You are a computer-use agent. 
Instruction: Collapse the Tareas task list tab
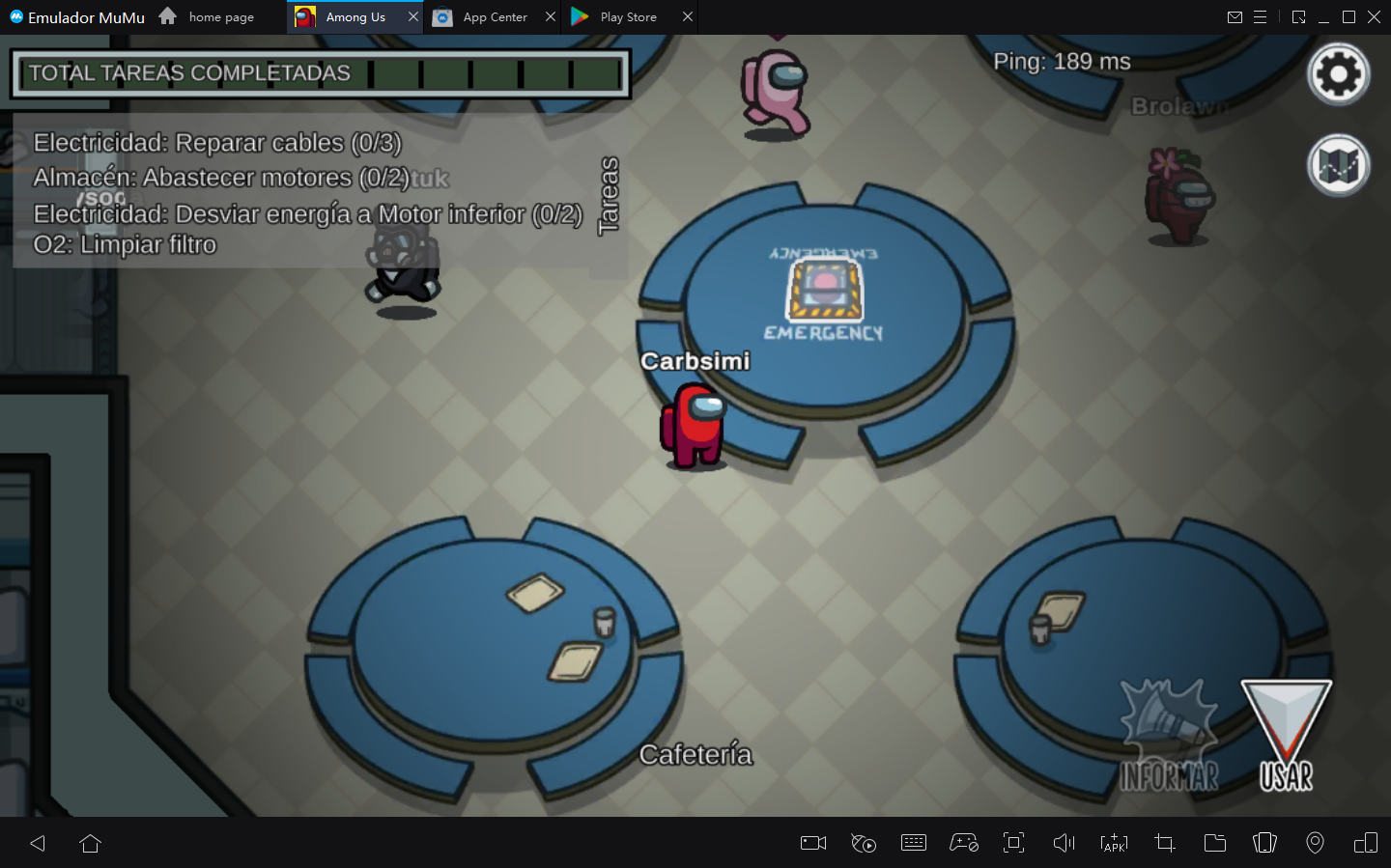tap(608, 196)
